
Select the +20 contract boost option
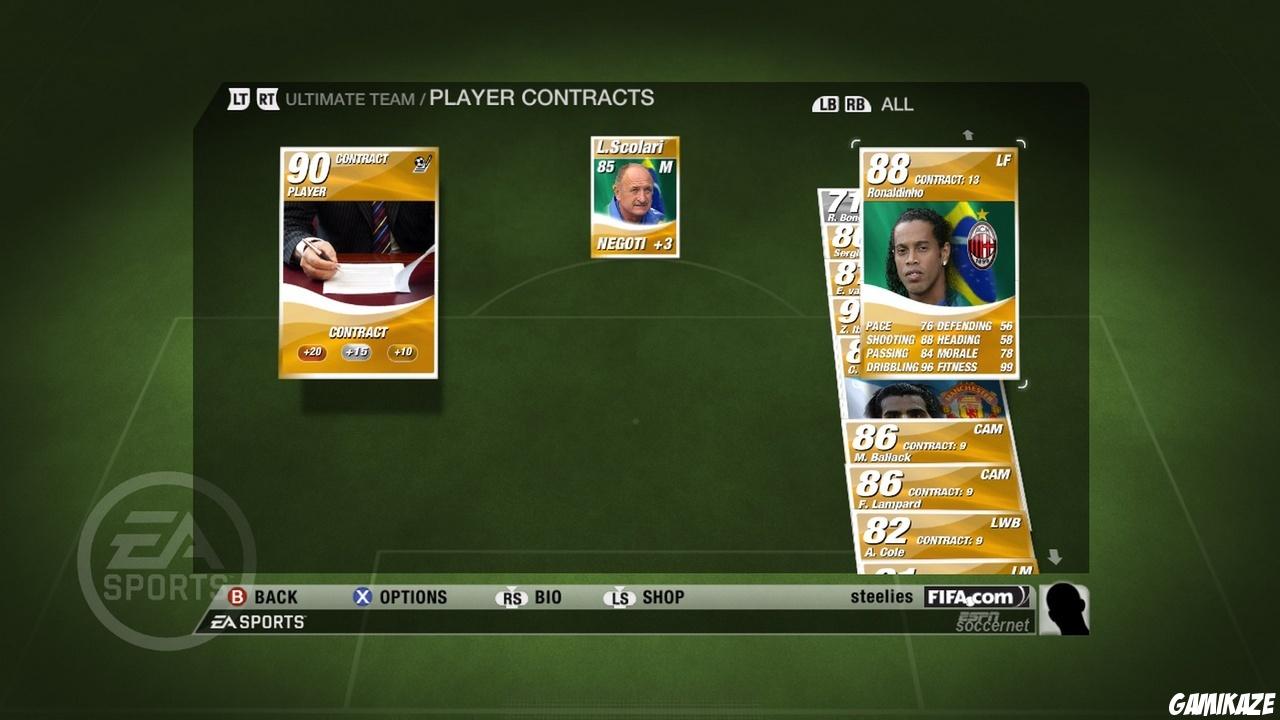point(310,353)
